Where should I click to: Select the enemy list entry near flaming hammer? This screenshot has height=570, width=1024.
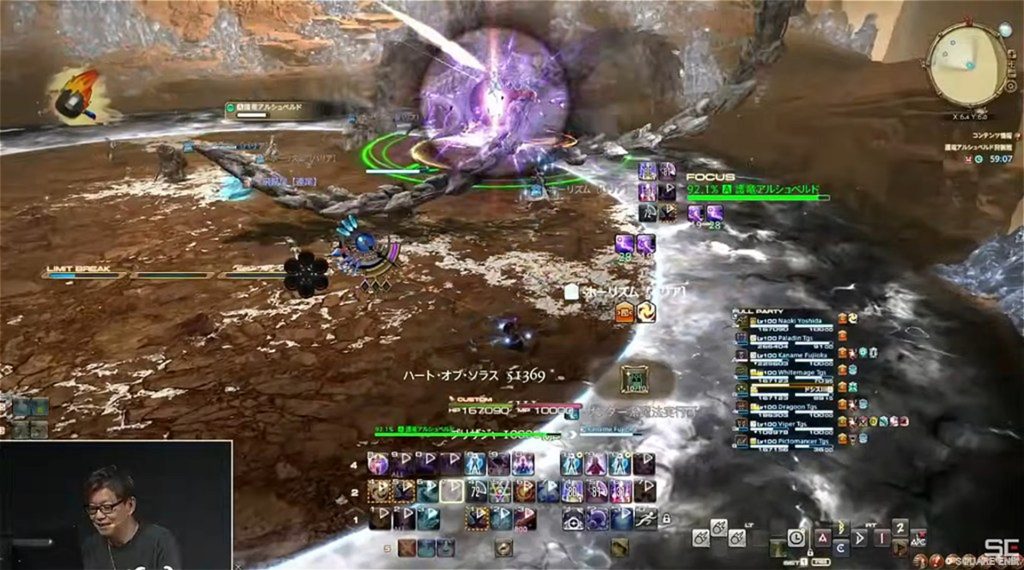pyautogui.click(x=264, y=107)
